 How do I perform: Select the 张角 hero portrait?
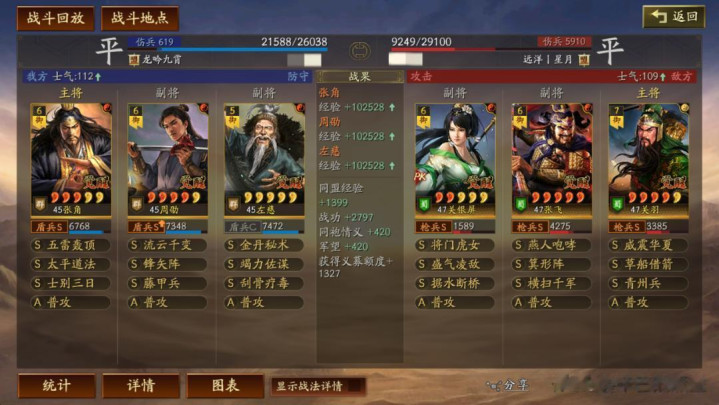coord(71,153)
